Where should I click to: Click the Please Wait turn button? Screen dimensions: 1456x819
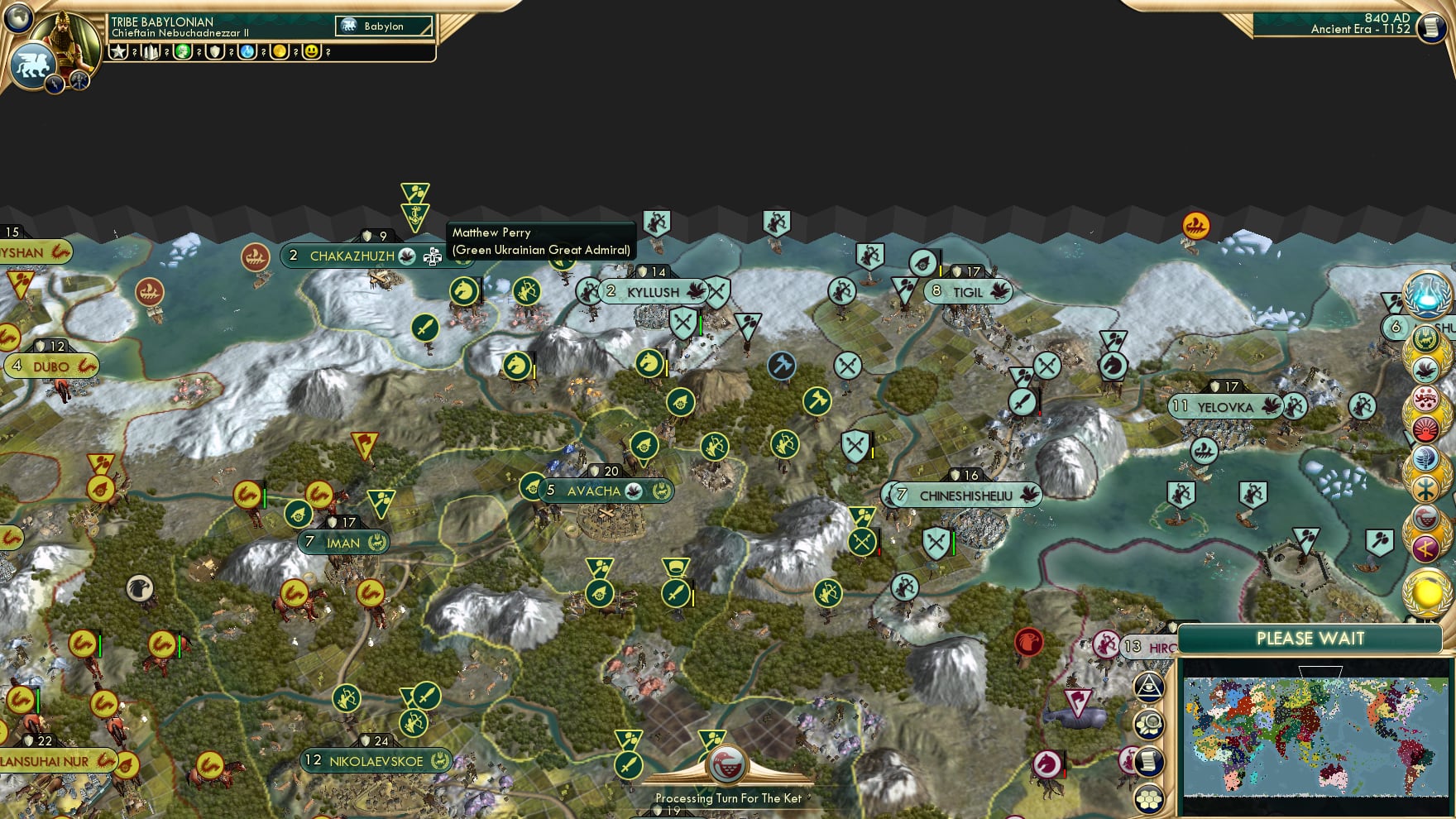(1310, 639)
